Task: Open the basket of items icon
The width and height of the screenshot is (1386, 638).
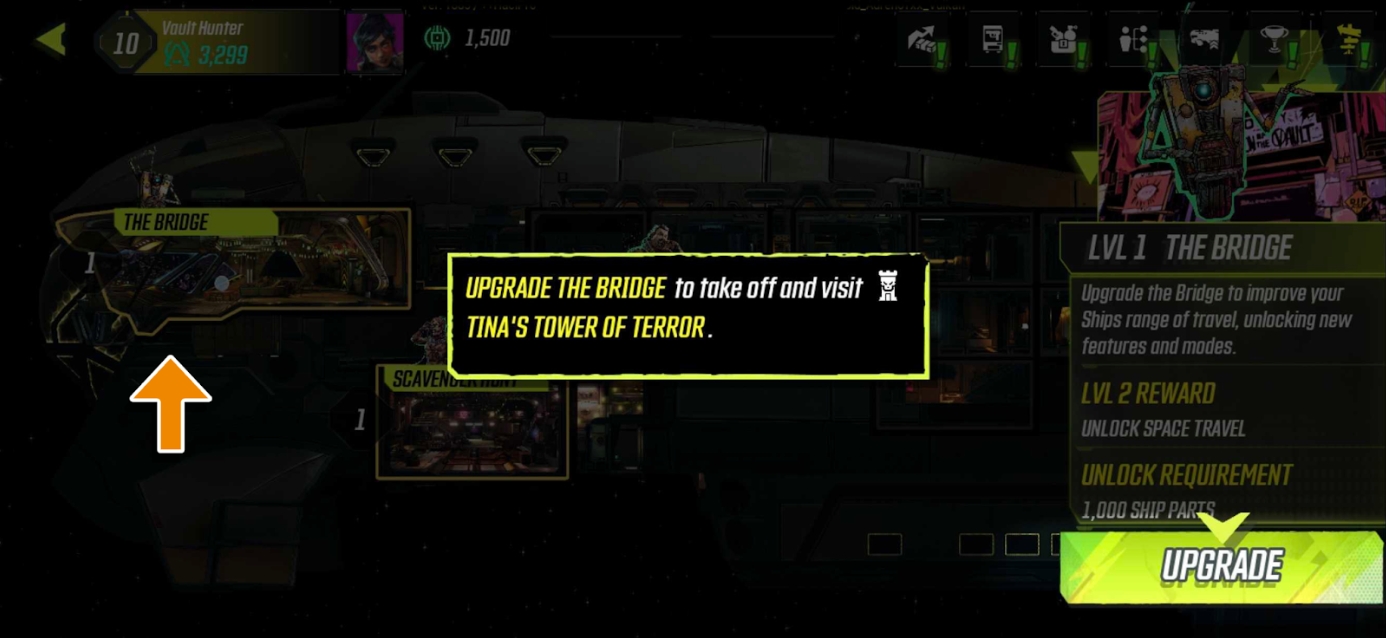Action: tap(1065, 41)
